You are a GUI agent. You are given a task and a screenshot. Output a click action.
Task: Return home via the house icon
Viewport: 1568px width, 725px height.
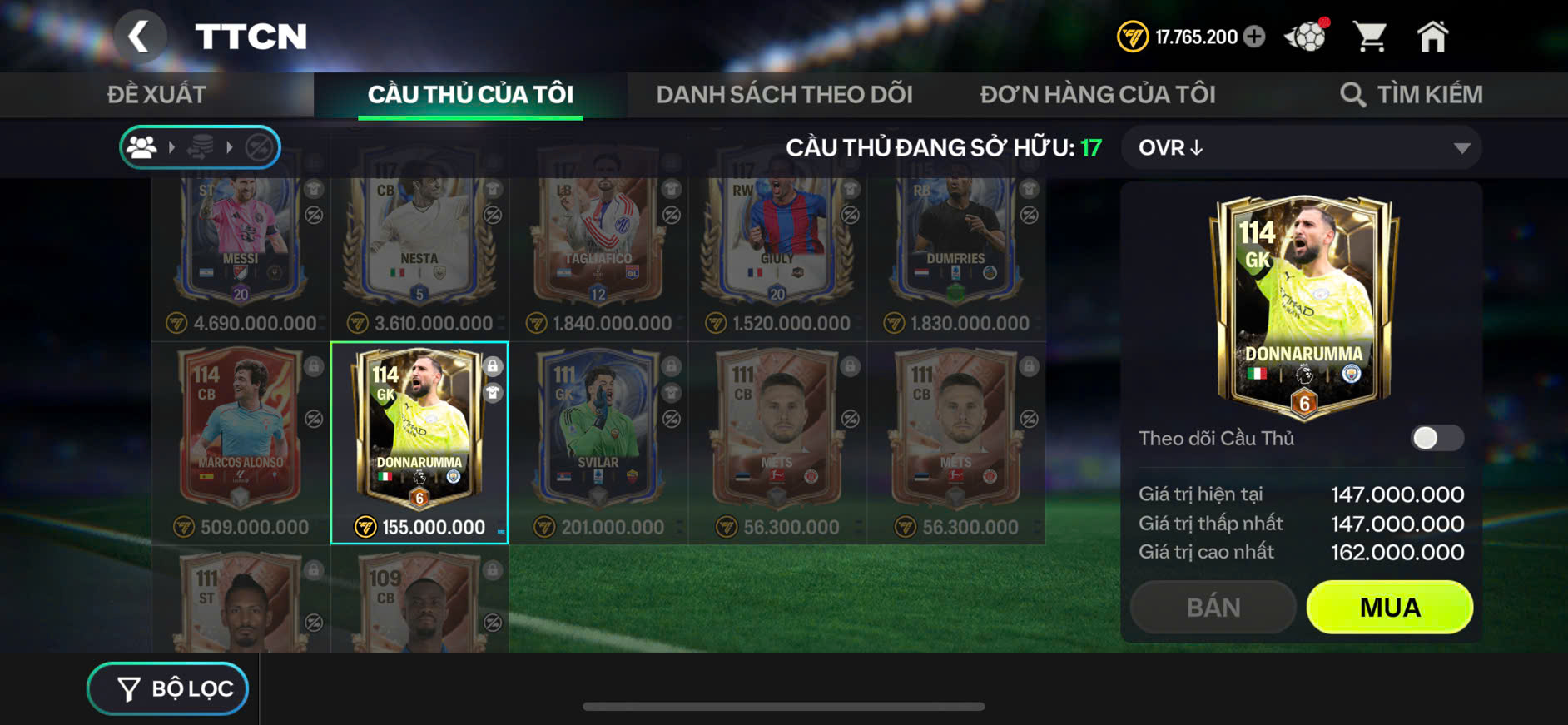1432,37
